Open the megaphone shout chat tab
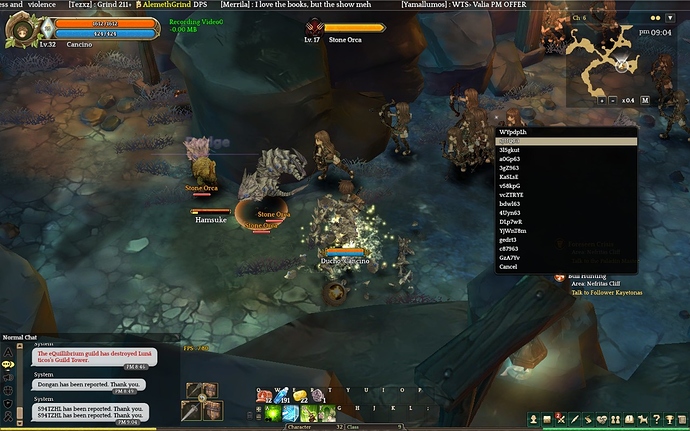The height and width of the screenshot is (431, 690). coord(8,380)
